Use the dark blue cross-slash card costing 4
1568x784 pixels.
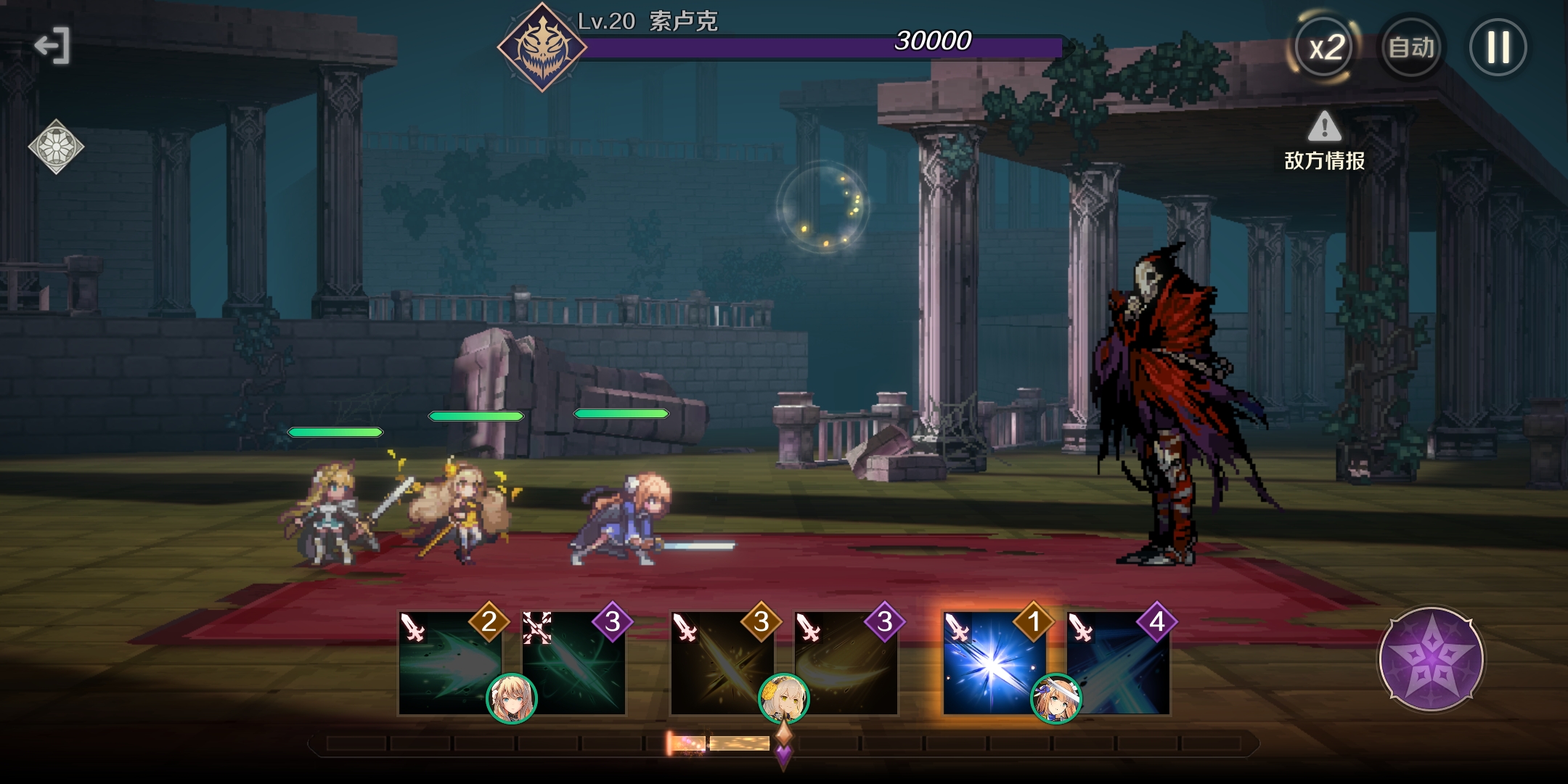[1119, 663]
